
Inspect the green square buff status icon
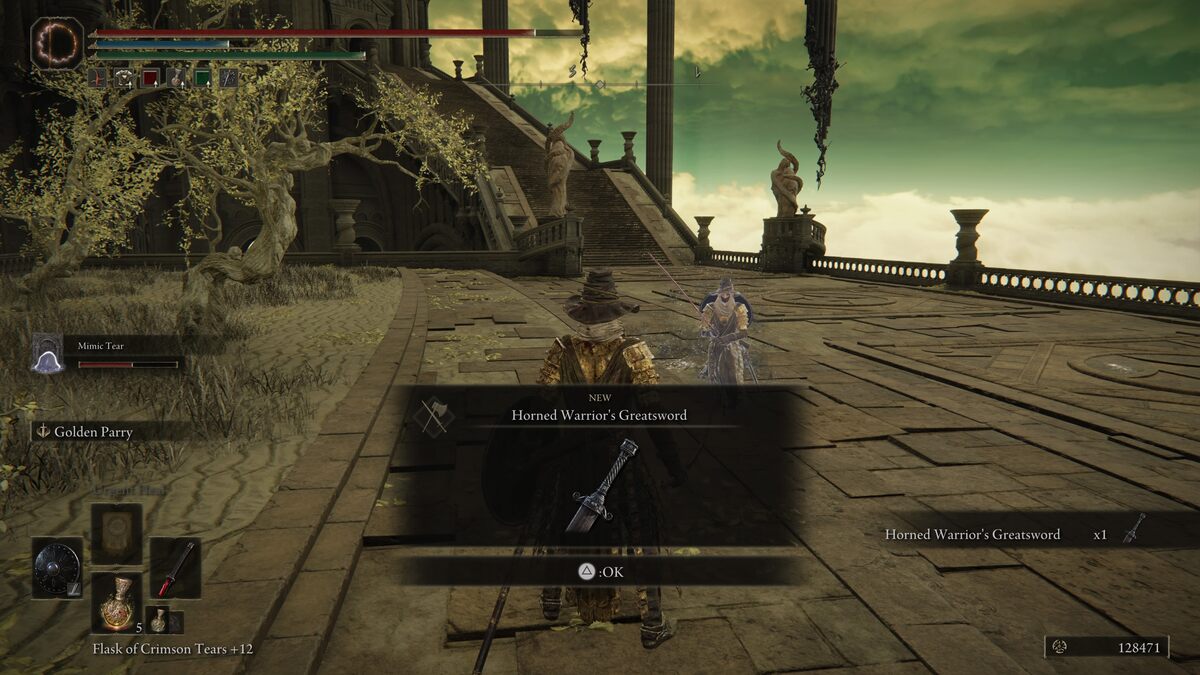coord(202,77)
